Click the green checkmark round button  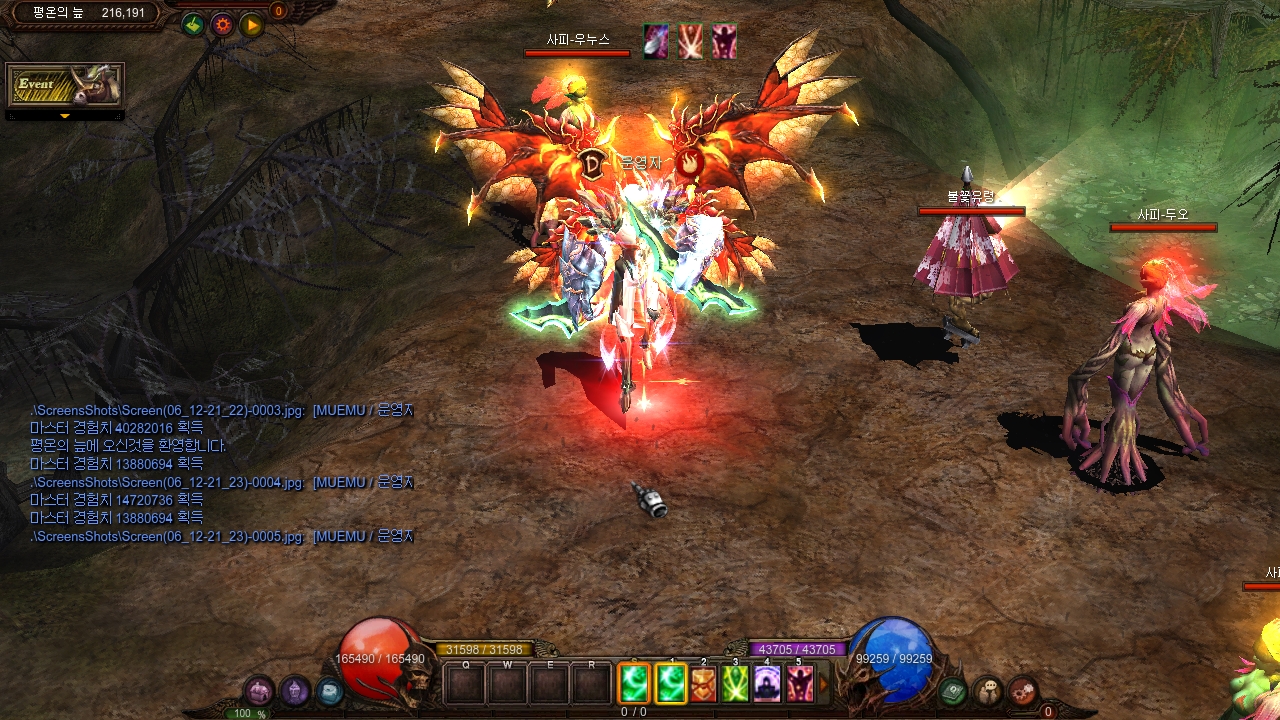point(193,25)
